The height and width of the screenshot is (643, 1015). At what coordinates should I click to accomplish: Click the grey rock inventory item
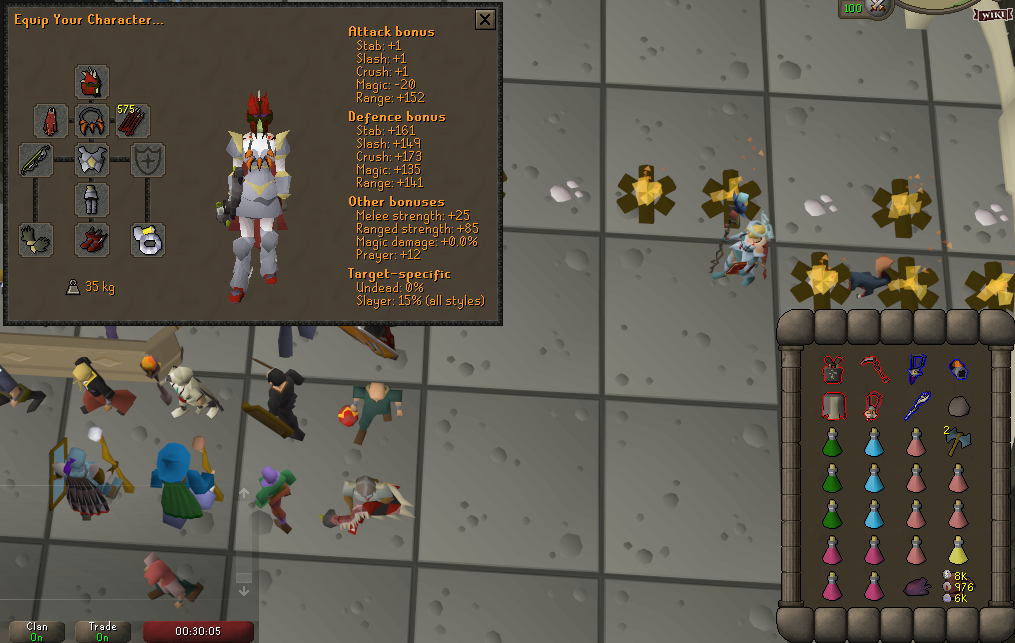pos(958,406)
